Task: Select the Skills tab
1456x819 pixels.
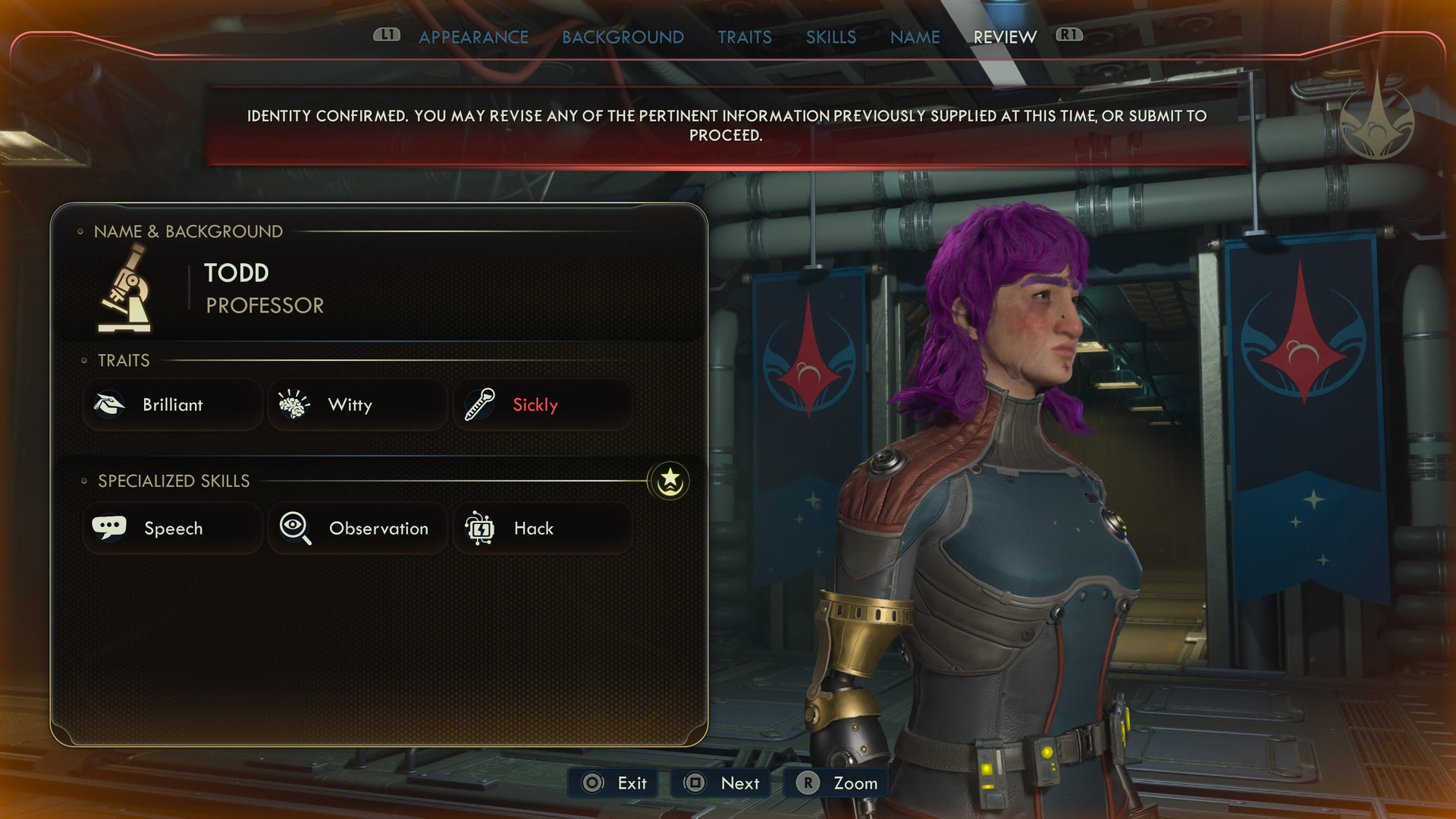Action: [830, 37]
